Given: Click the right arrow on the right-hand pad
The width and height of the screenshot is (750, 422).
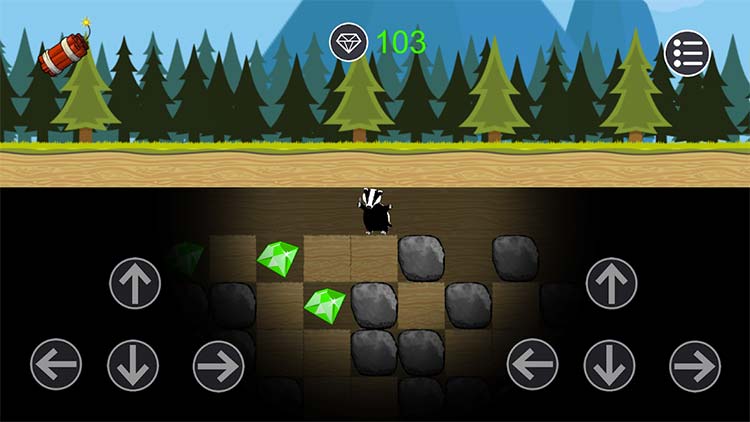Looking at the screenshot, I should click(x=695, y=365).
